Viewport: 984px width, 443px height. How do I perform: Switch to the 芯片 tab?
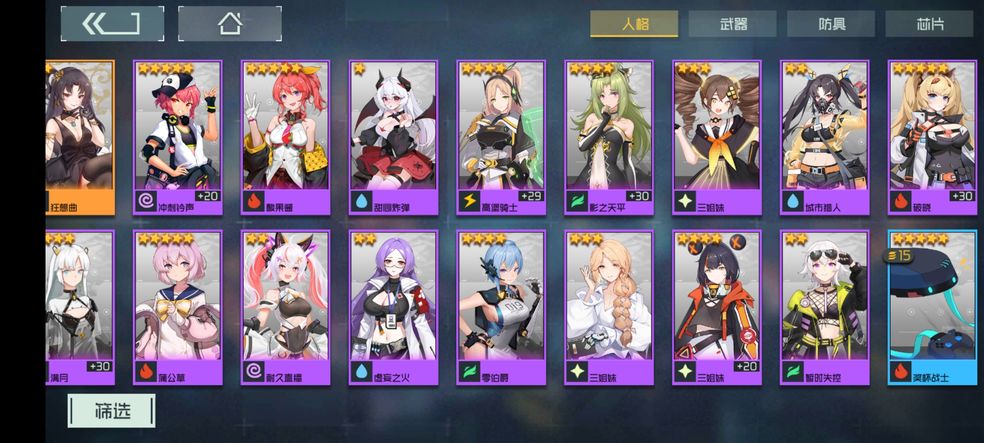pyautogui.click(x=929, y=24)
